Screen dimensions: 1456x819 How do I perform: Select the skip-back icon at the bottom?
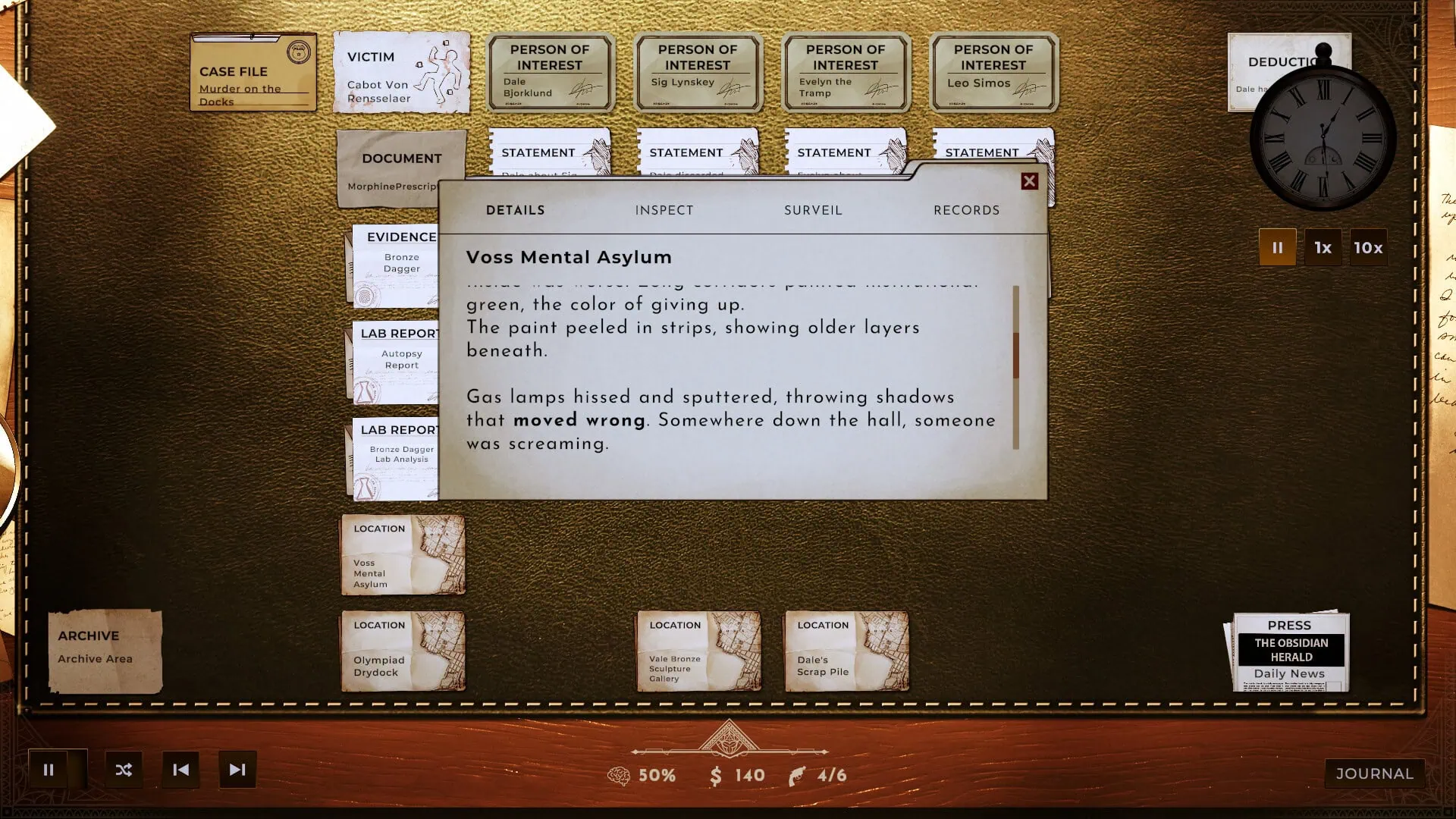180,769
